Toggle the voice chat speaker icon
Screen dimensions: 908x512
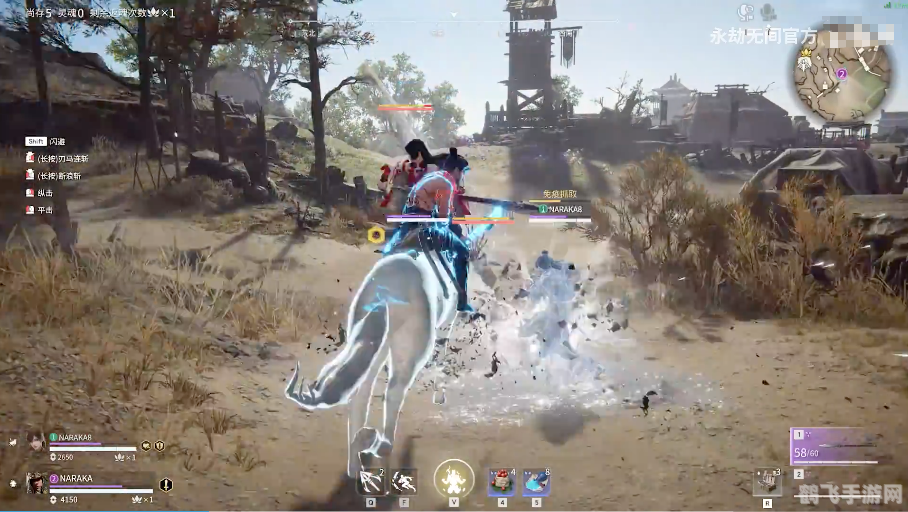coord(745,12)
